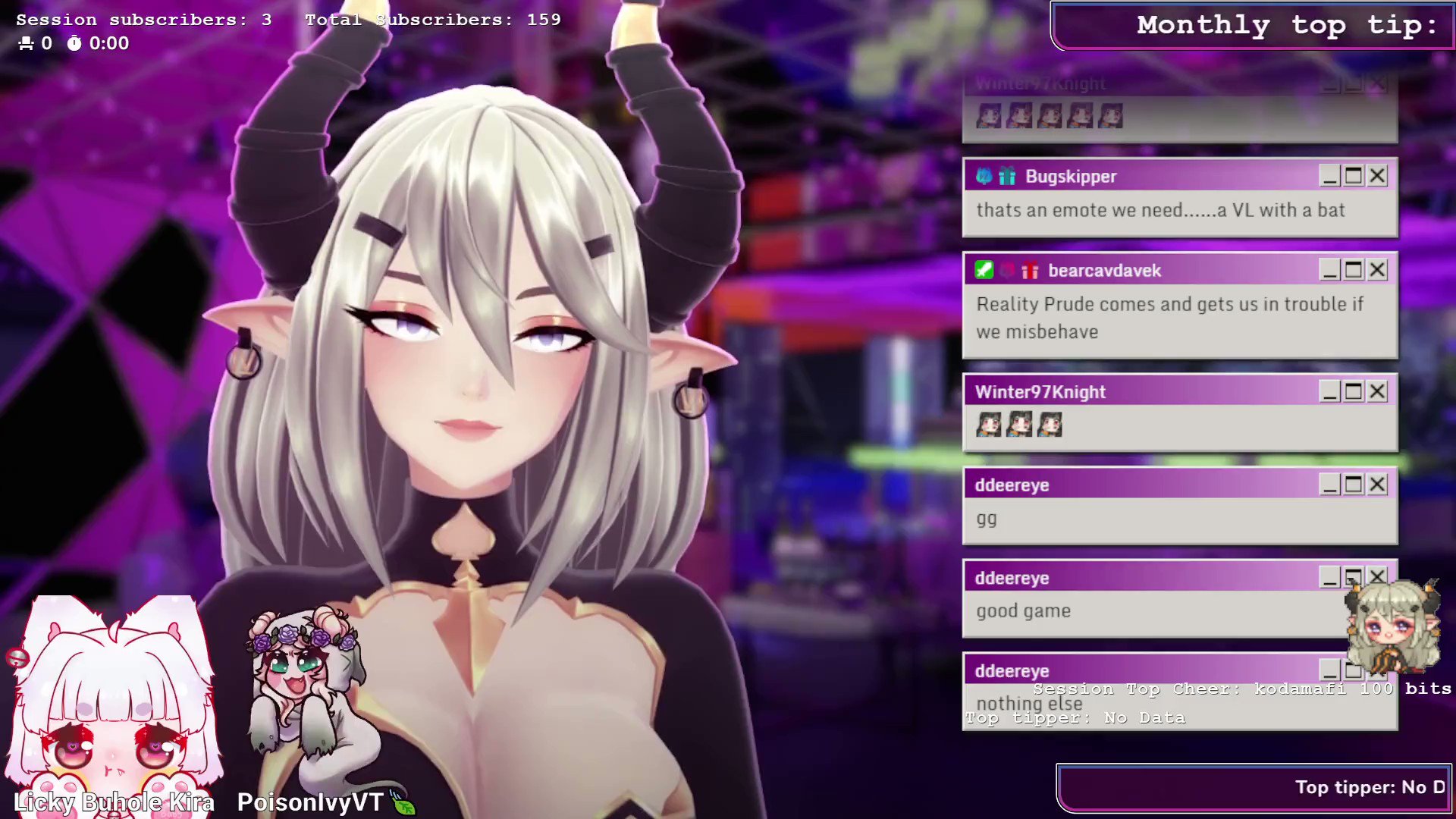Click ddeereye's name above 'good game'
The height and width of the screenshot is (819, 1456).
1012,577
